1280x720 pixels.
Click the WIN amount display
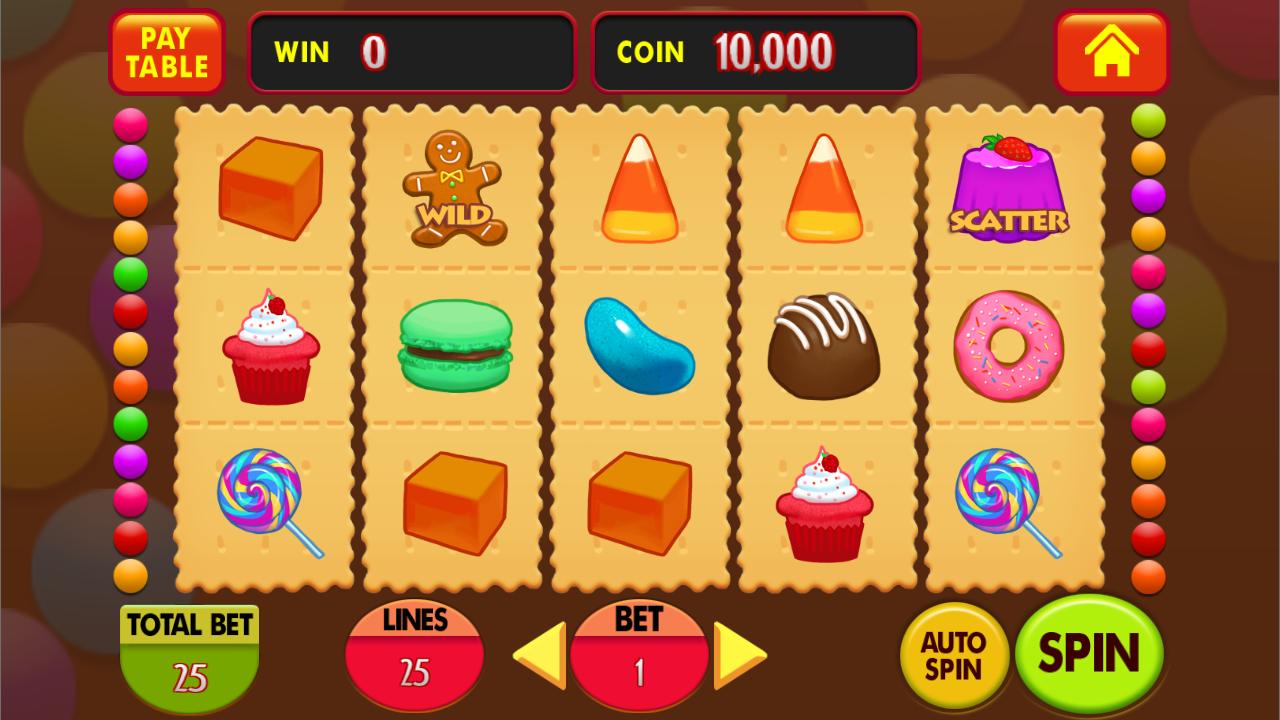(x=411, y=53)
